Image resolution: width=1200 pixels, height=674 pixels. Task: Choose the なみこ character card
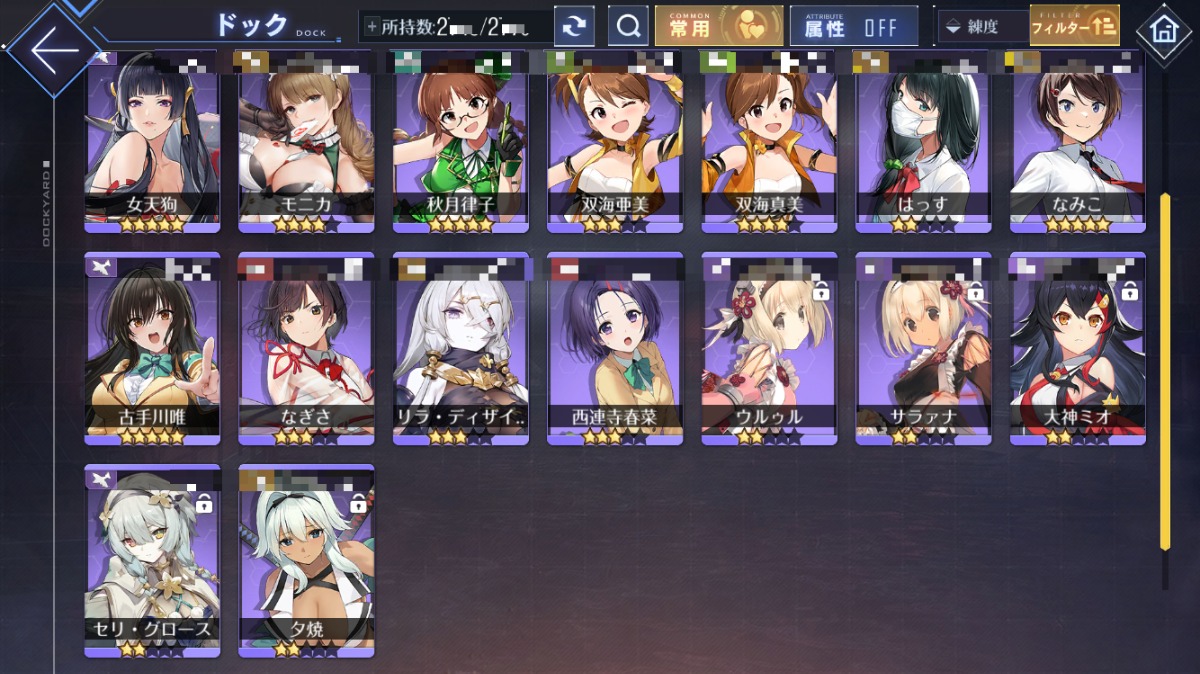pyautogui.click(x=1077, y=140)
